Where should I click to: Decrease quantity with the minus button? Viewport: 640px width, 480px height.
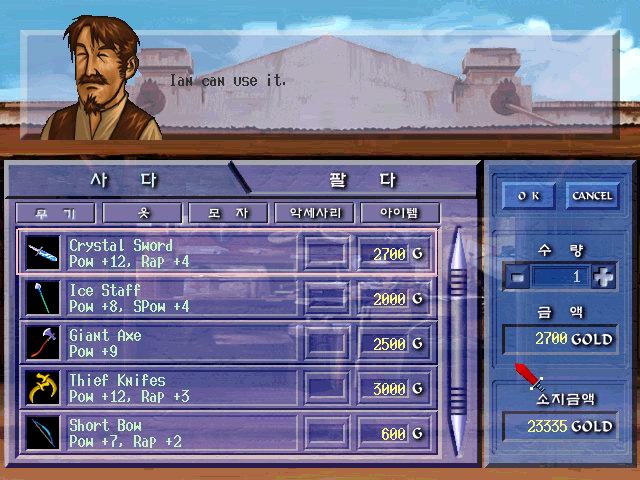pos(516,278)
